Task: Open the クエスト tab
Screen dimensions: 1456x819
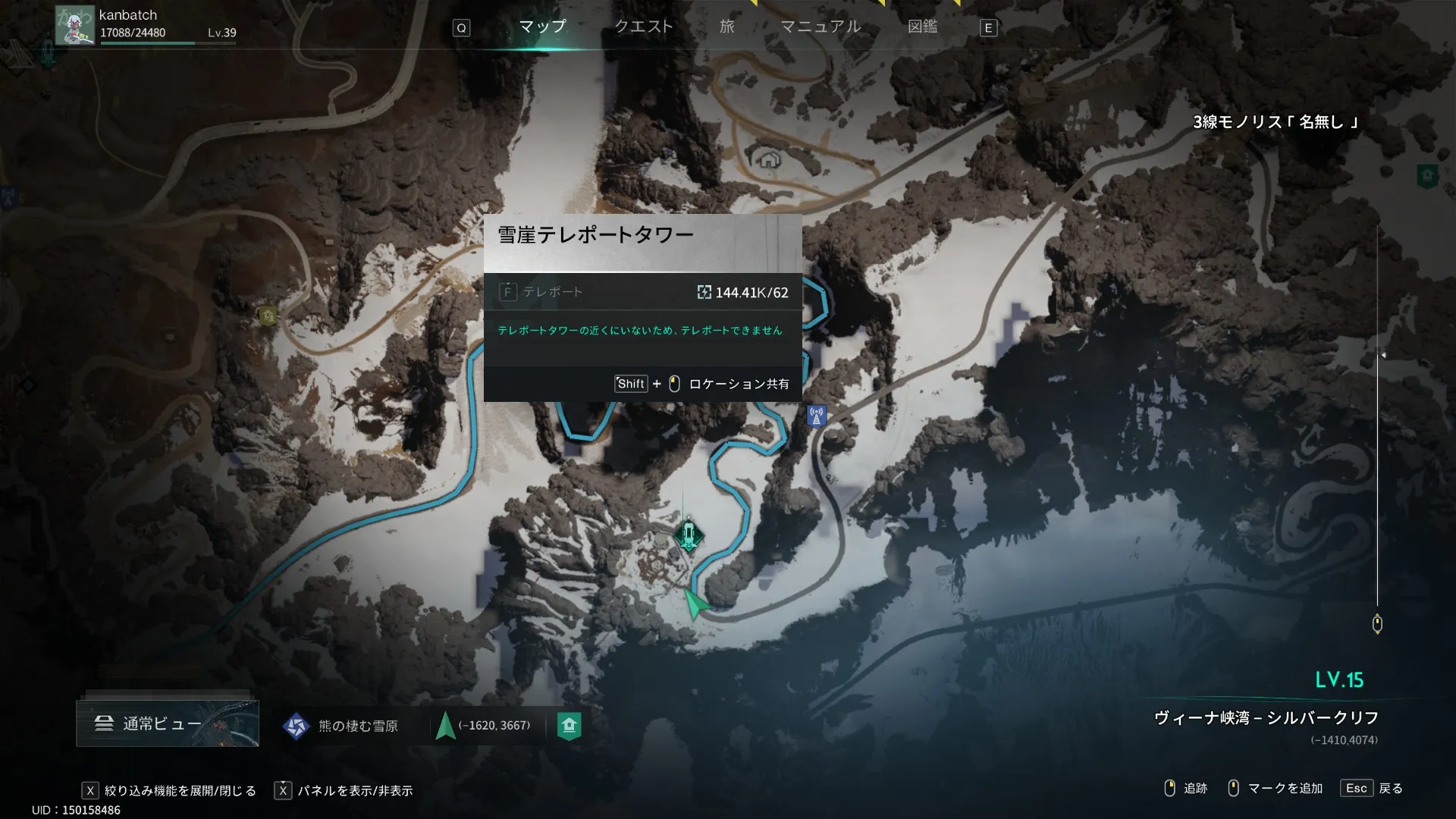Action: tap(643, 27)
